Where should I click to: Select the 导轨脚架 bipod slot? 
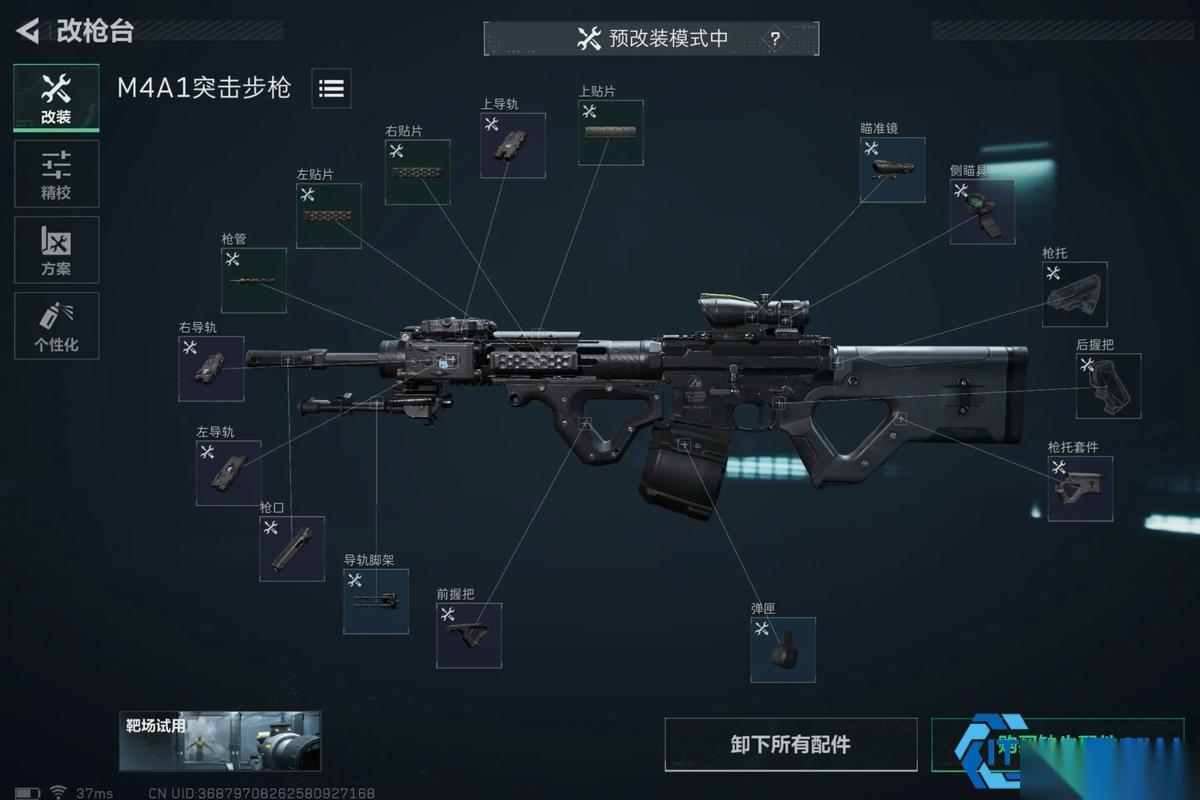pyautogui.click(x=376, y=601)
